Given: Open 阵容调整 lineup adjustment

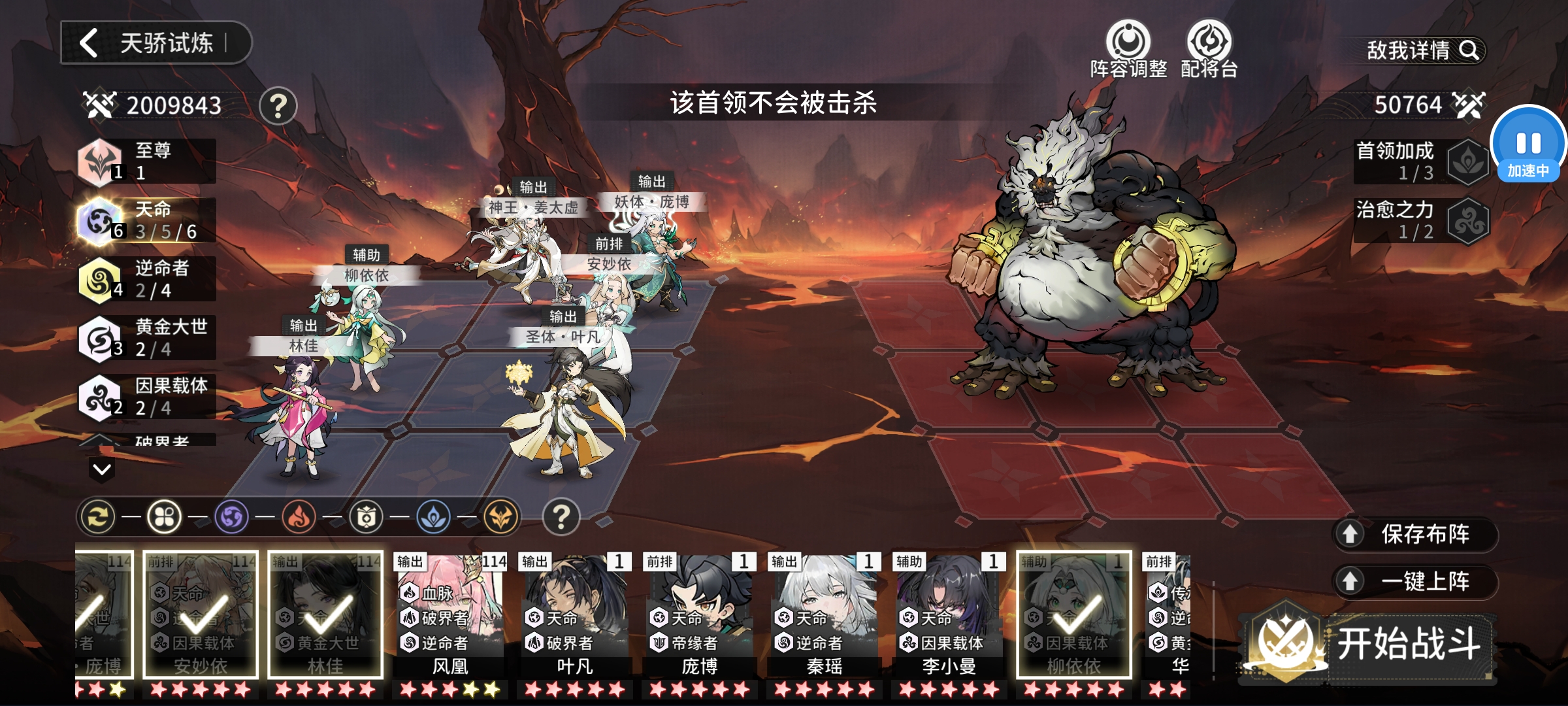Looking at the screenshot, I should point(1128,49).
